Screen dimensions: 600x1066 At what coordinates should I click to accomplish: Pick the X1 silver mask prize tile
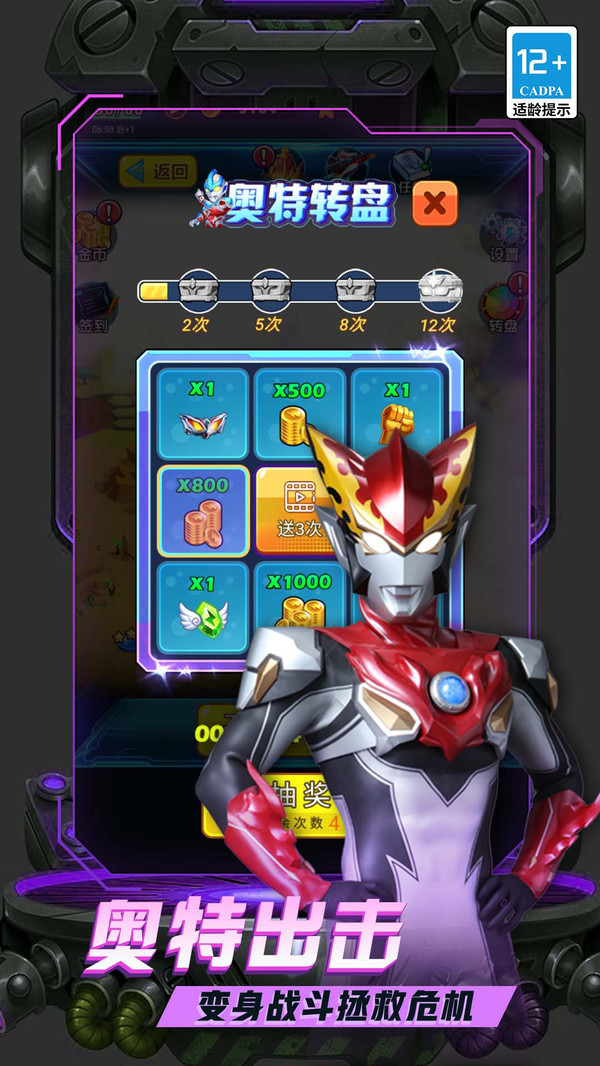tap(203, 414)
